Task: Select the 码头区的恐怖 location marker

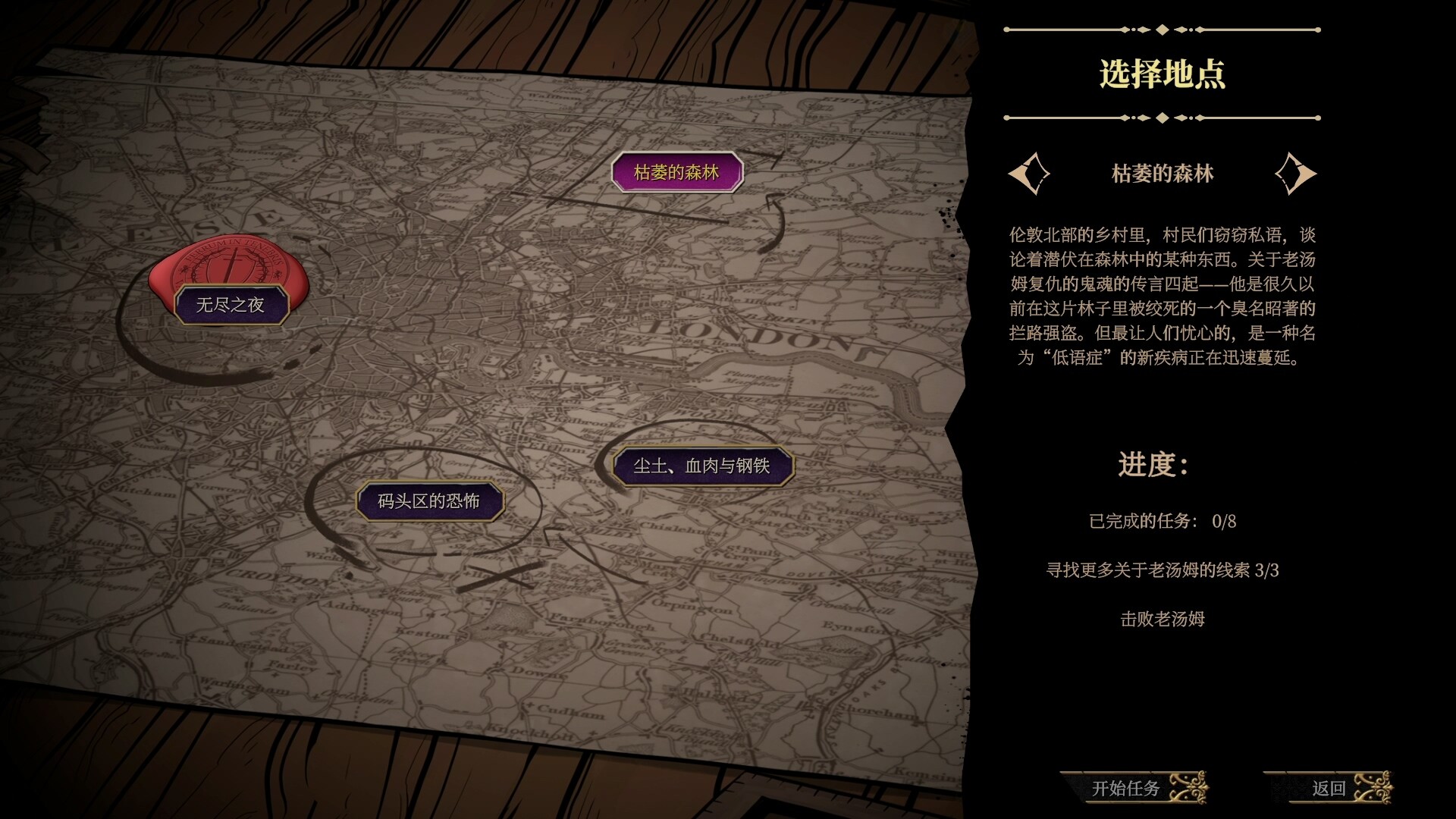Action: coord(429,500)
